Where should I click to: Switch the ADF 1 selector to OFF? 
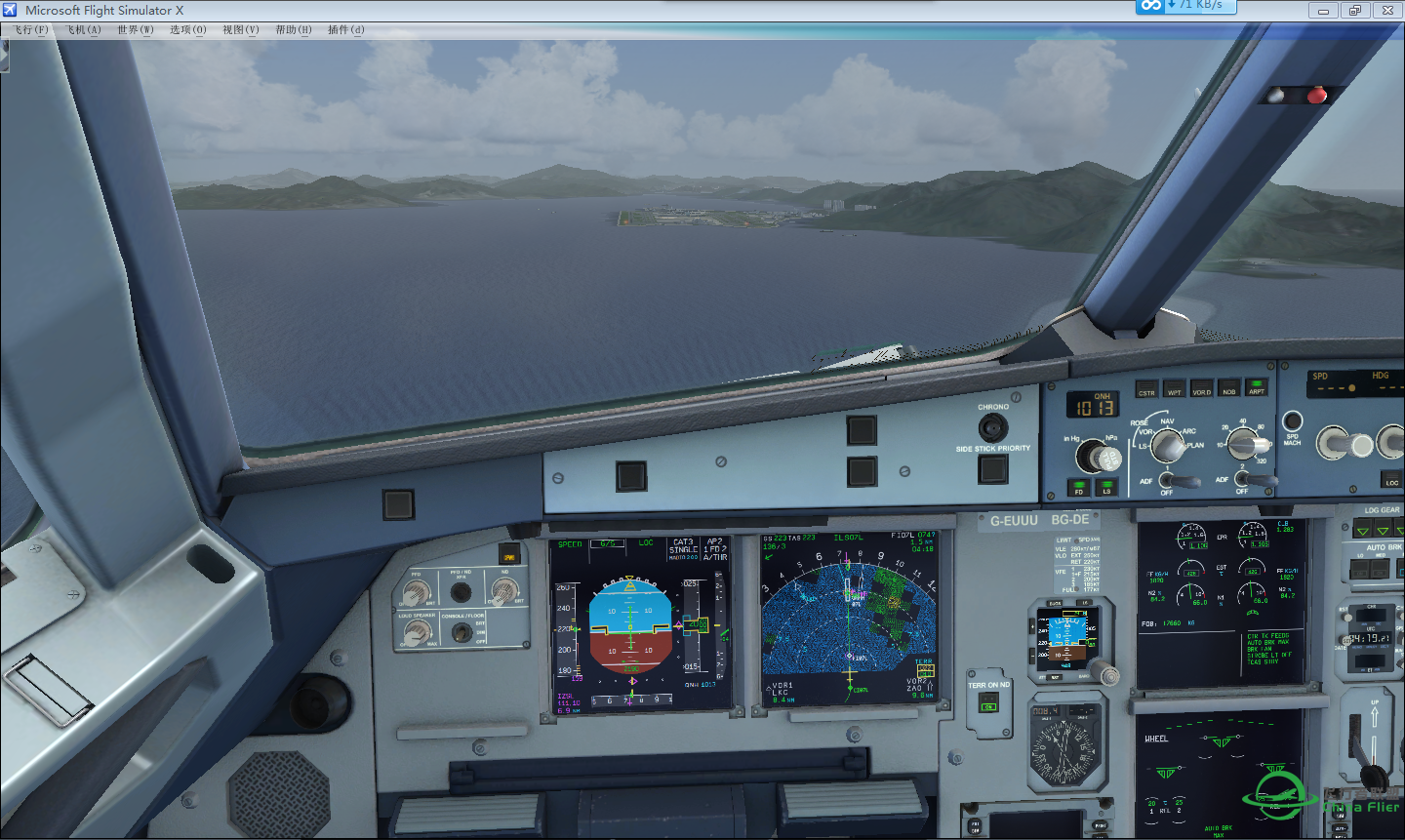click(1165, 492)
